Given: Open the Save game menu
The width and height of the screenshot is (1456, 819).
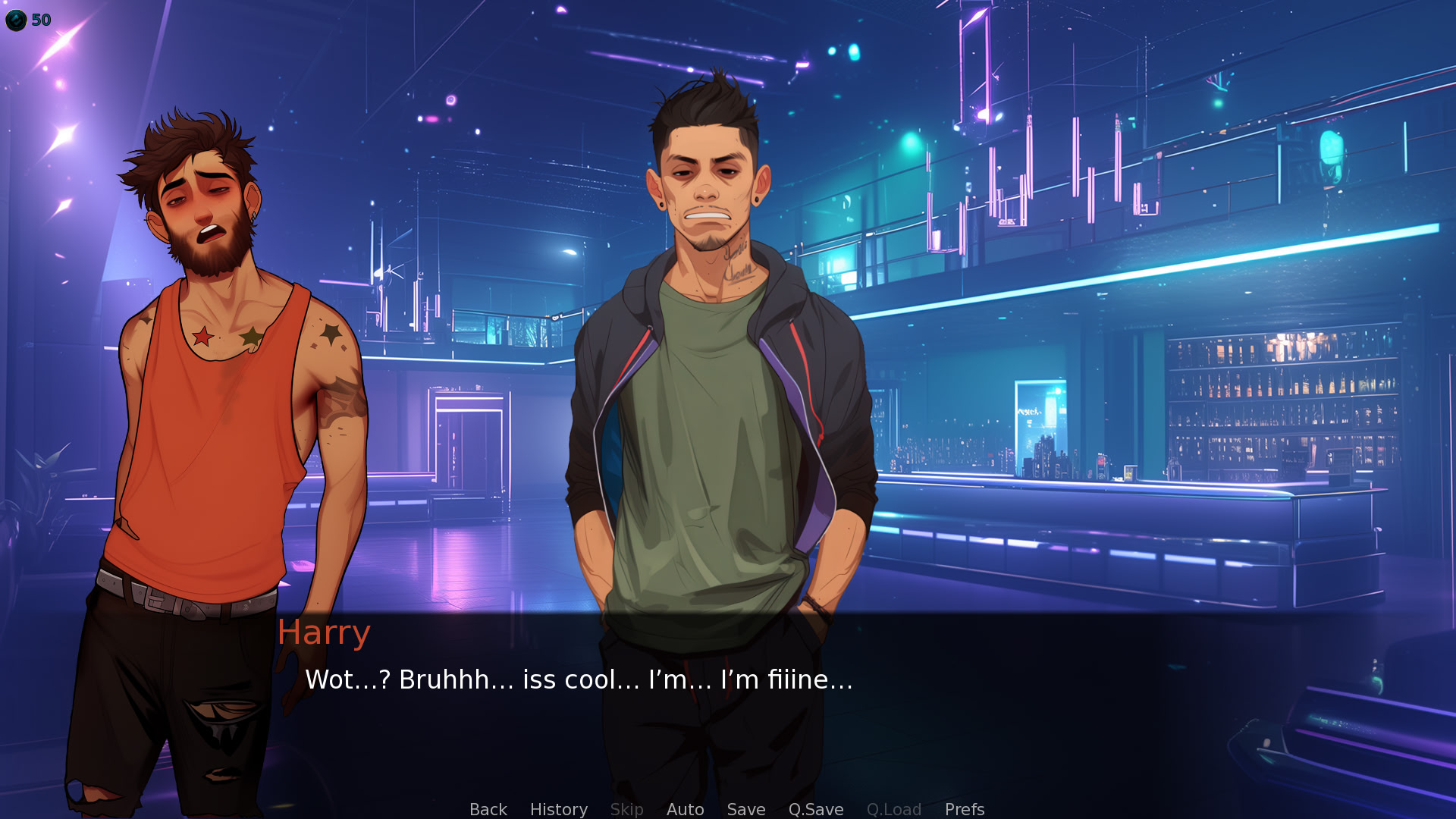Looking at the screenshot, I should pyautogui.click(x=745, y=809).
